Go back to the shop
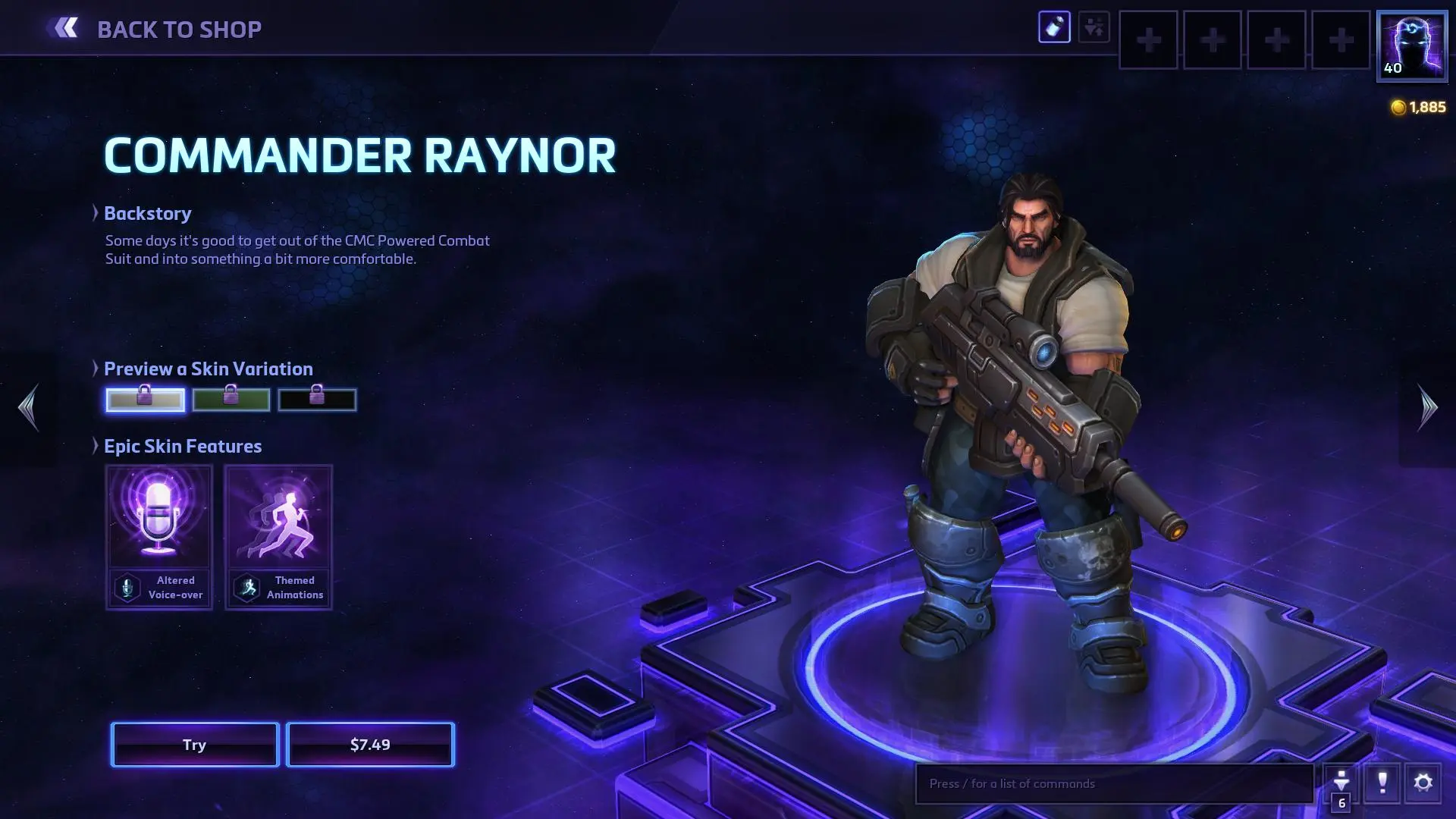This screenshot has width=1456, height=819. coord(156,29)
